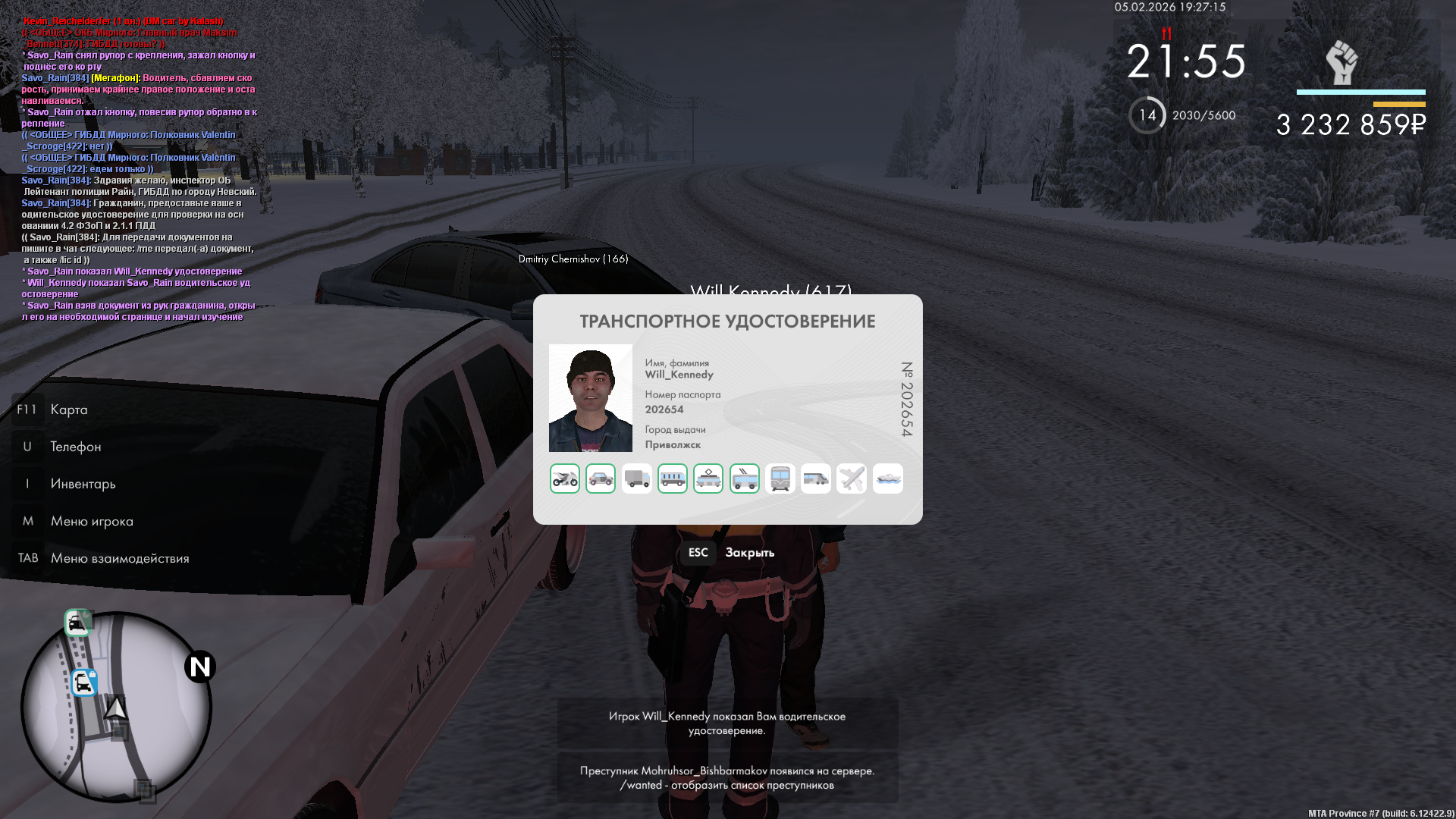1456x819 pixels.
Task: Open Телефон from the side menu
Action: (75, 447)
